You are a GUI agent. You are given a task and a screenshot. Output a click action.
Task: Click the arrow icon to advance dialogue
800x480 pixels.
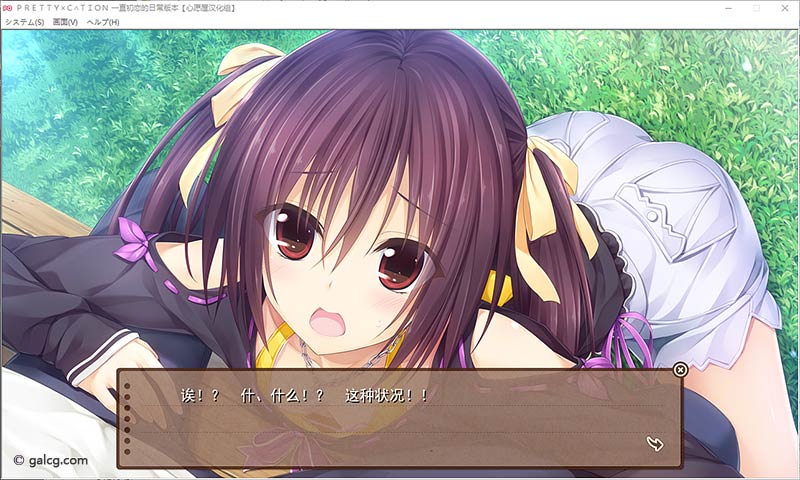(x=656, y=443)
